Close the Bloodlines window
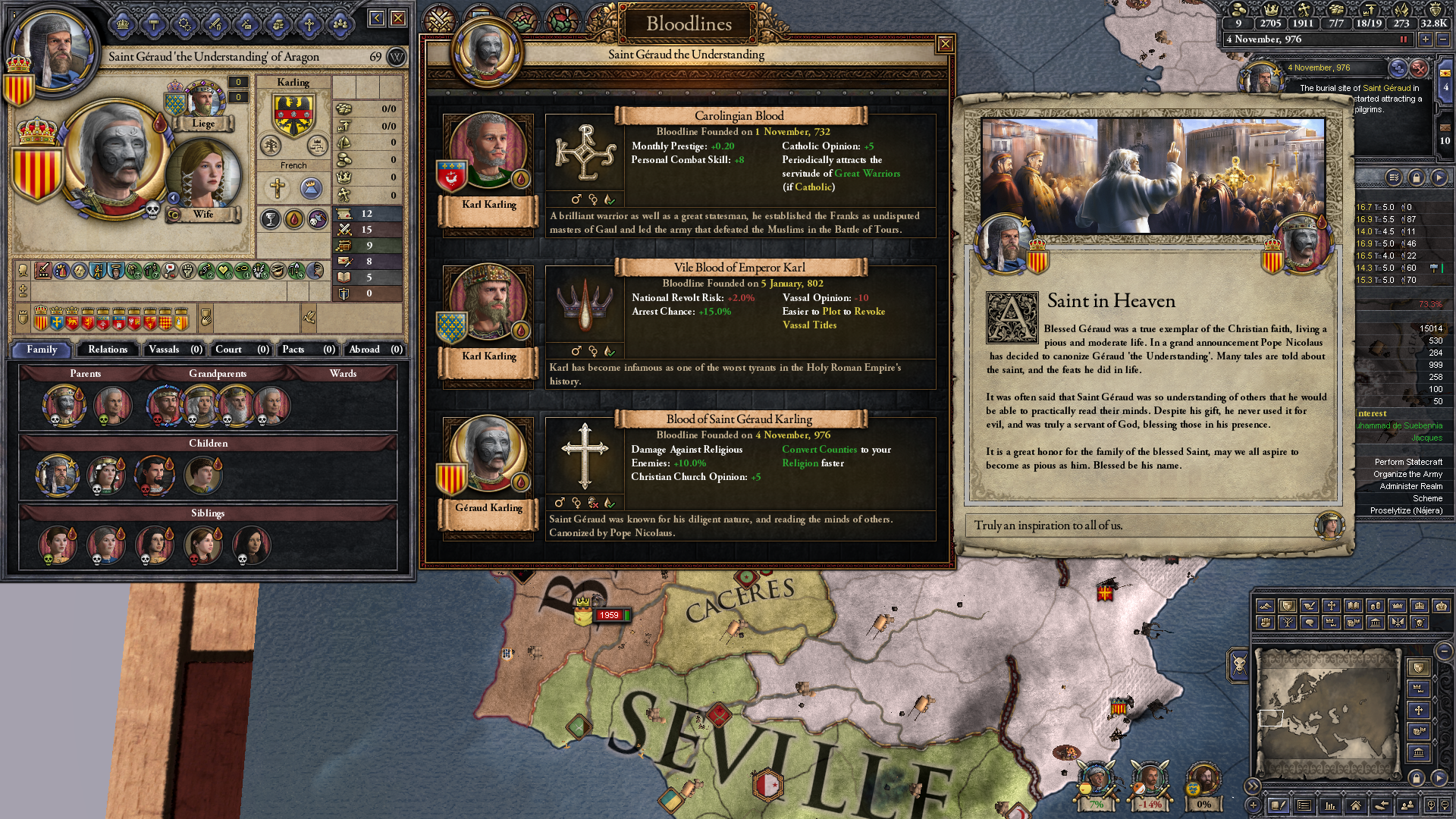The image size is (1456, 819). click(x=945, y=44)
